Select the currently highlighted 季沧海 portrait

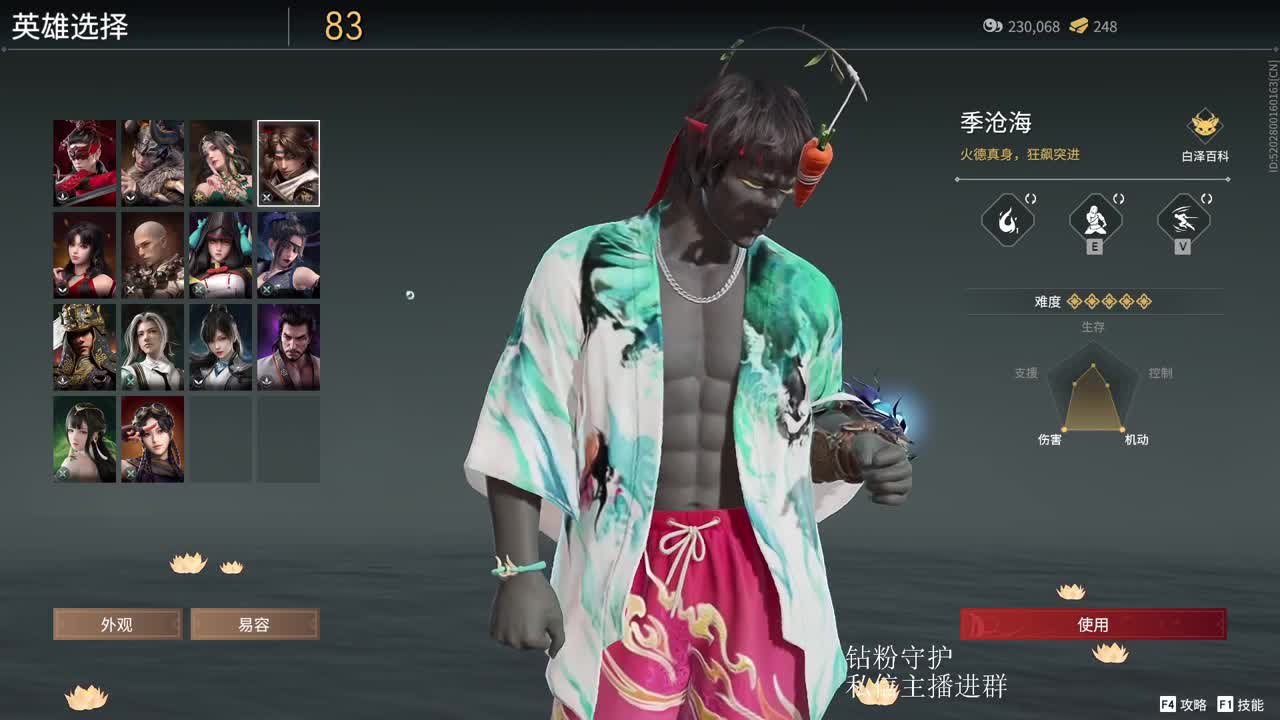[x=288, y=163]
